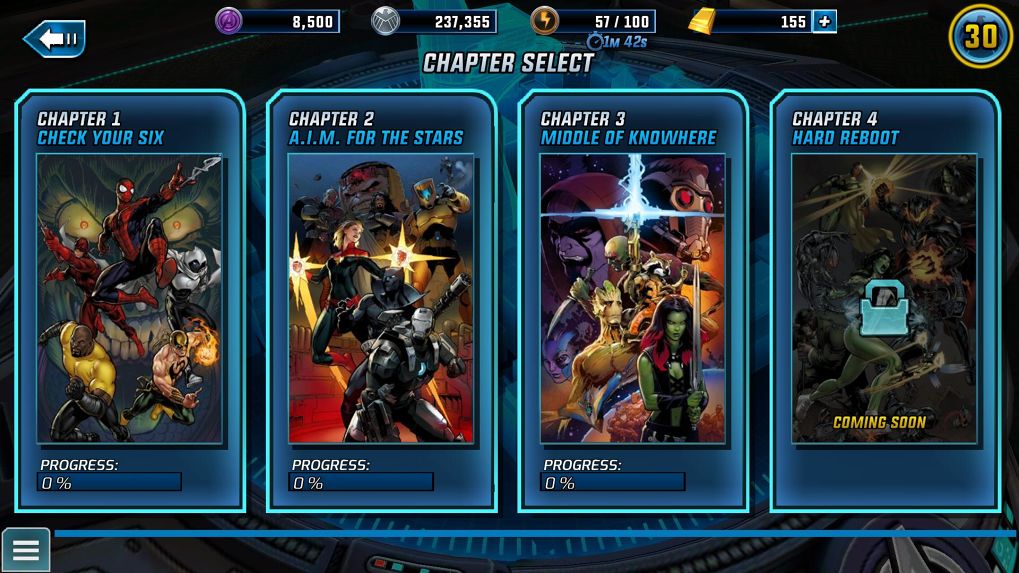Add more gold with the plus button
This screenshot has width=1019, height=573.
(x=824, y=21)
